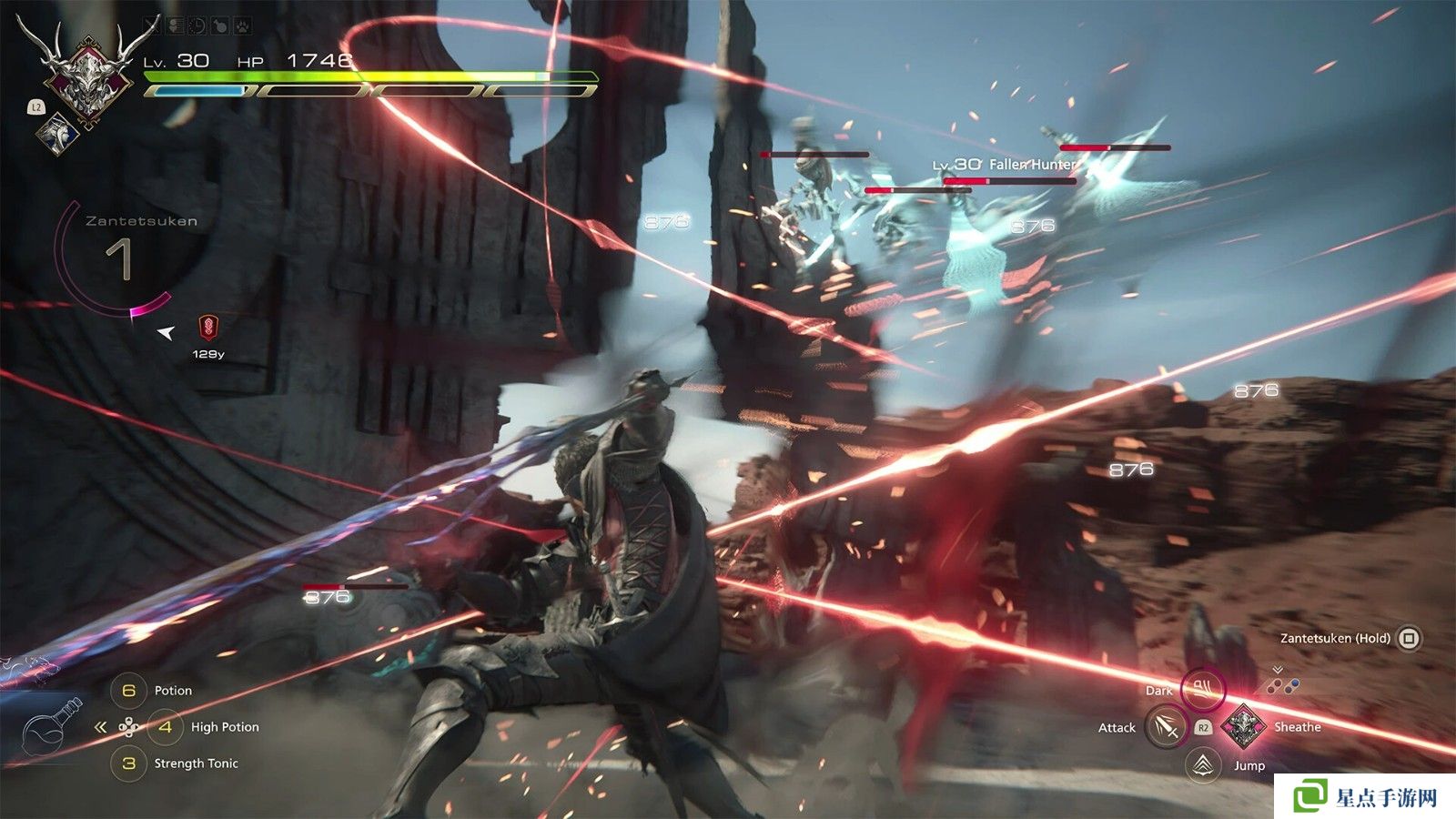Trigger the Attack sword icon
1456x819 pixels.
click(x=1166, y=727)
